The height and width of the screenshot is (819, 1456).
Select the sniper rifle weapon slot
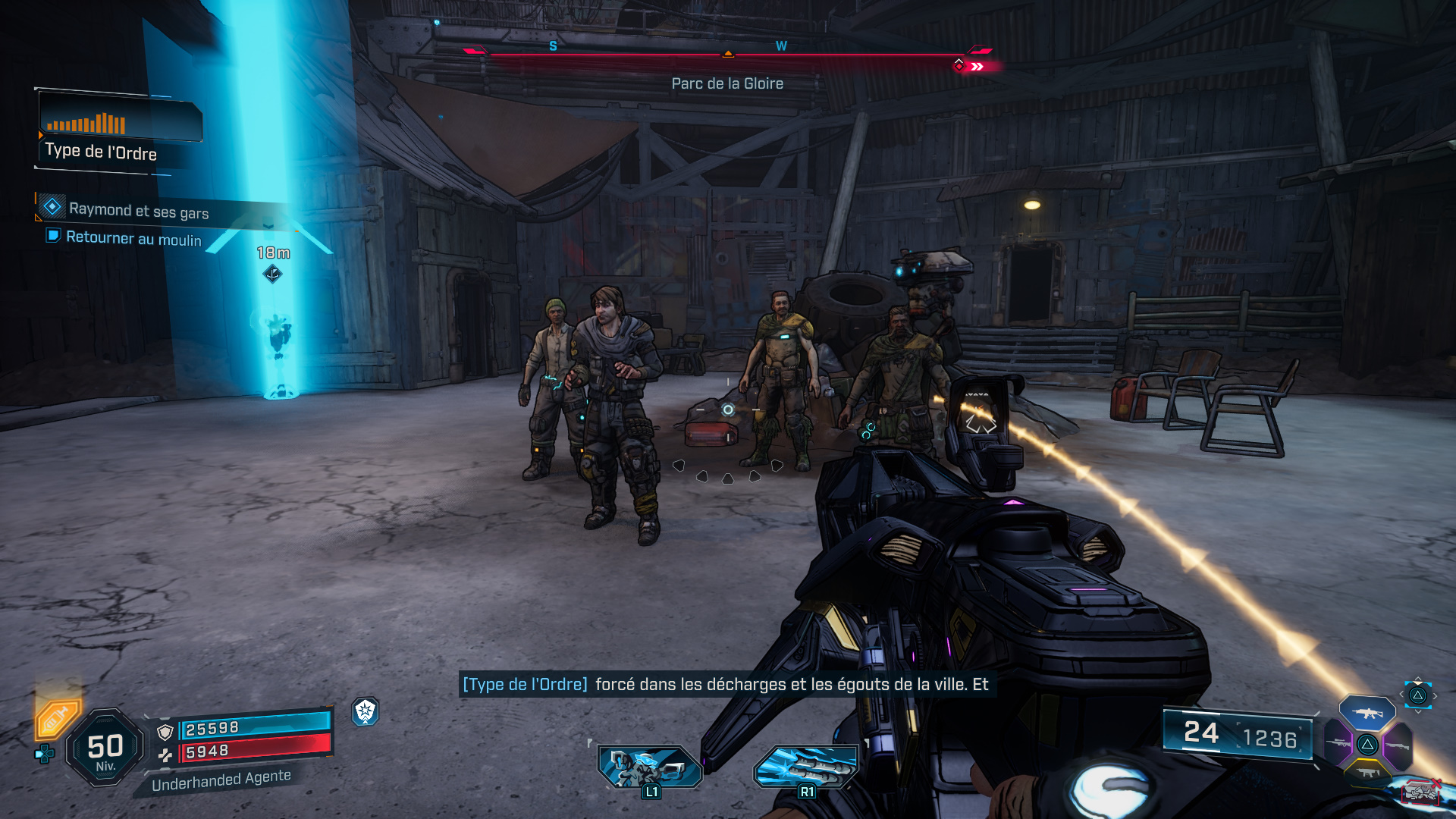pos(1339,743)
